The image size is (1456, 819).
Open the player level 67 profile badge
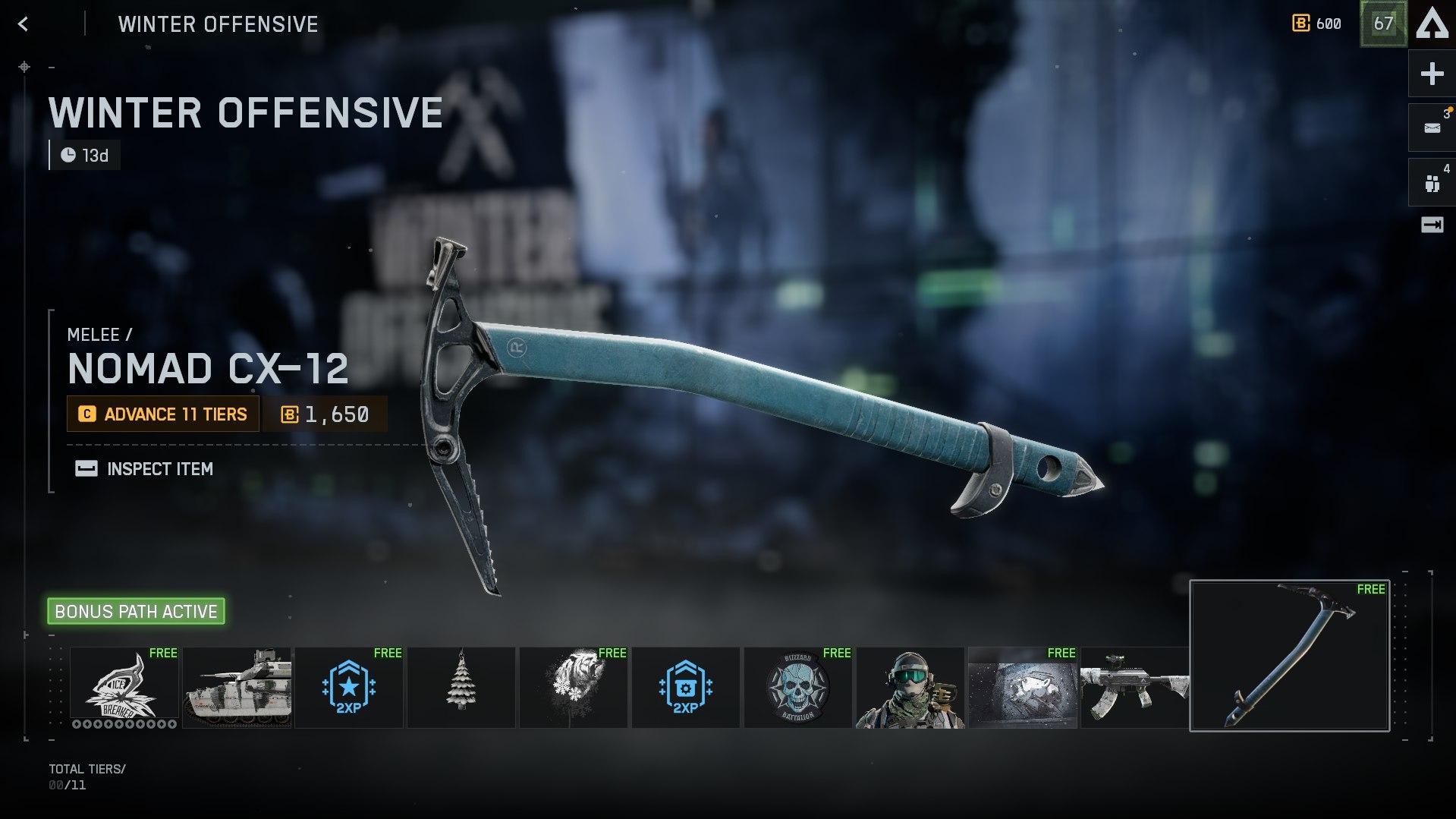click(1383, 24)
